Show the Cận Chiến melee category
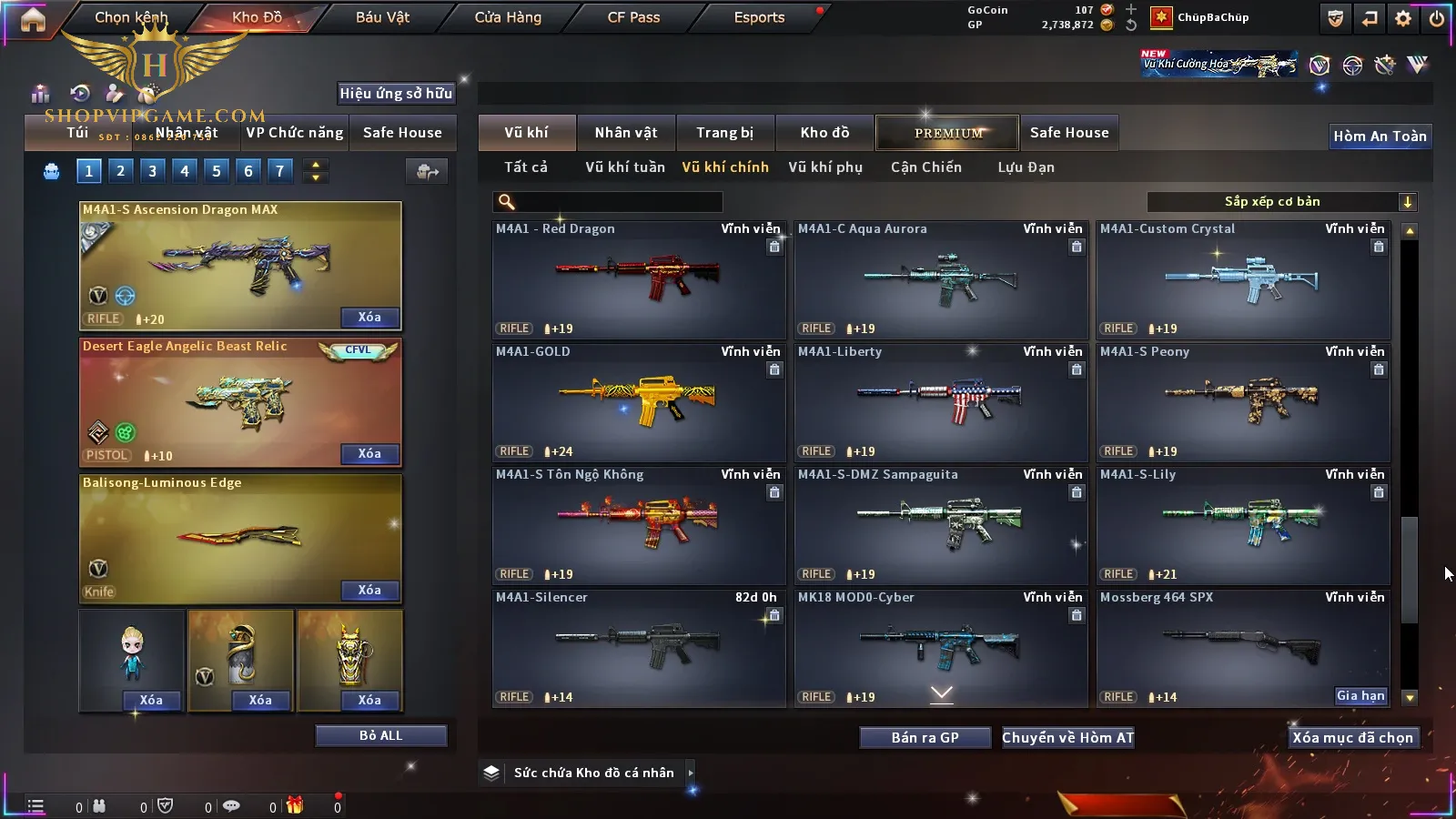The width and height of the screenshot is (1456, 819). coord(925,167)
